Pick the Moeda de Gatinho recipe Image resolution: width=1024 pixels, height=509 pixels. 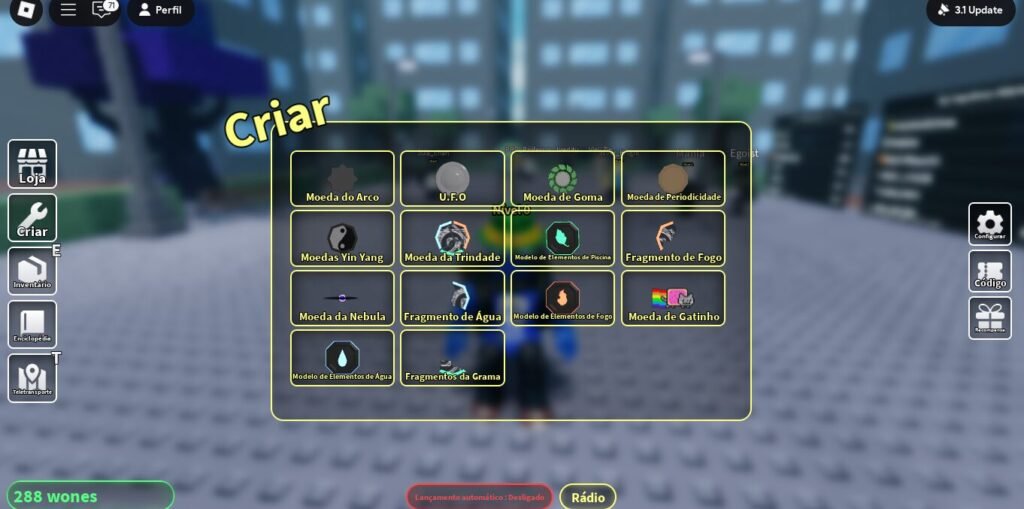[x=673, y=299]
